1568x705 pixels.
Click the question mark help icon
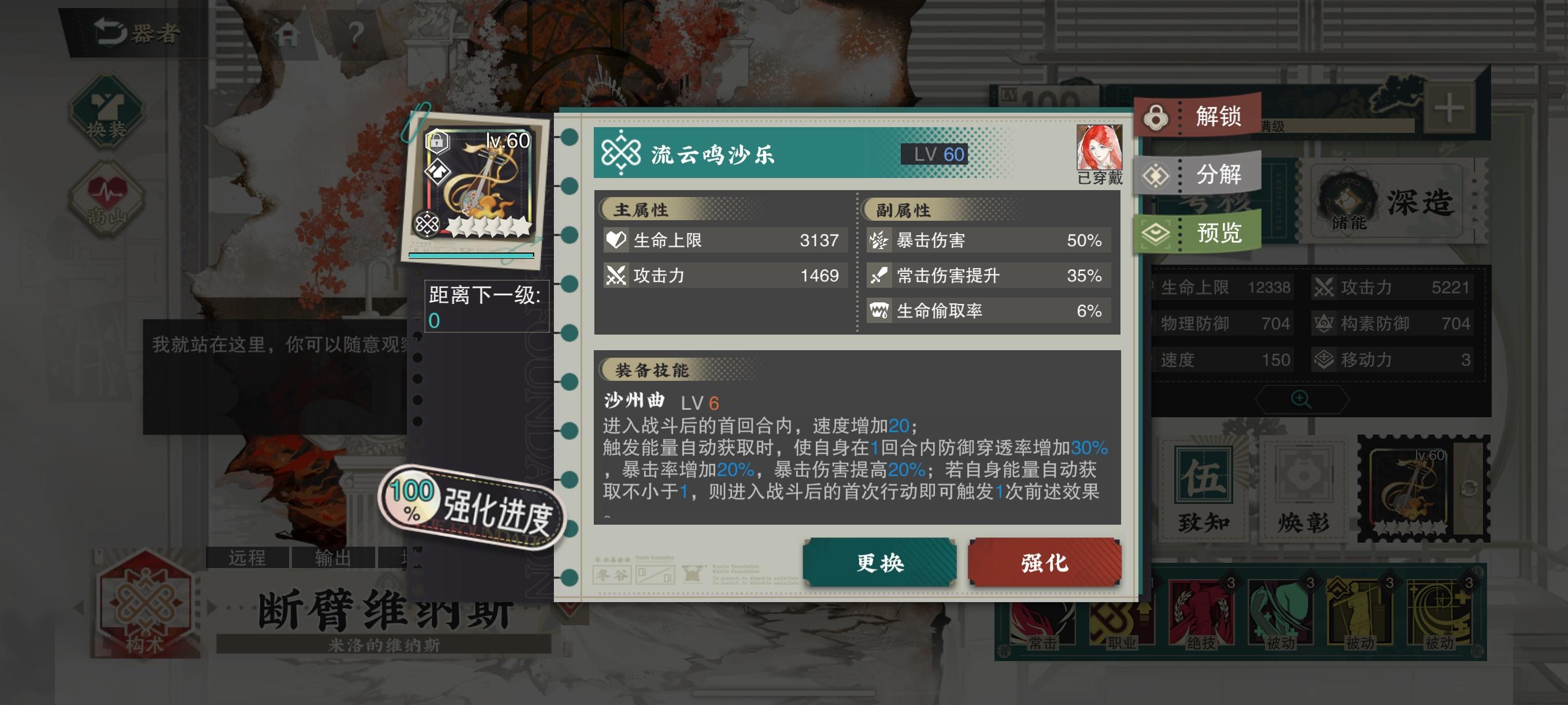pos(354,34)
